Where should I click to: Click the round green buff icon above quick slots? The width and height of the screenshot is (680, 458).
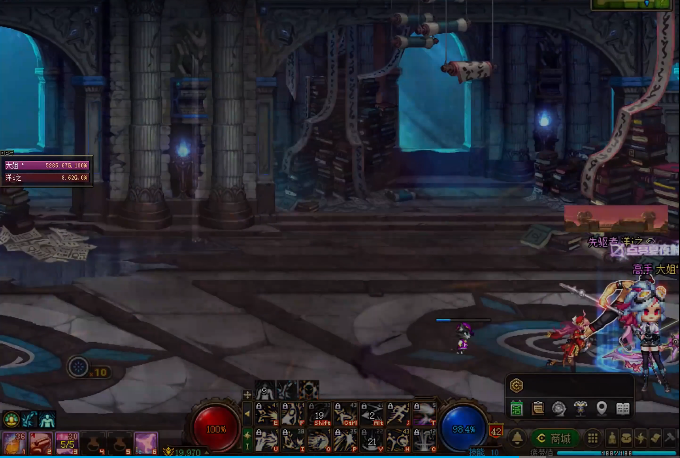[x=12, y=420]
